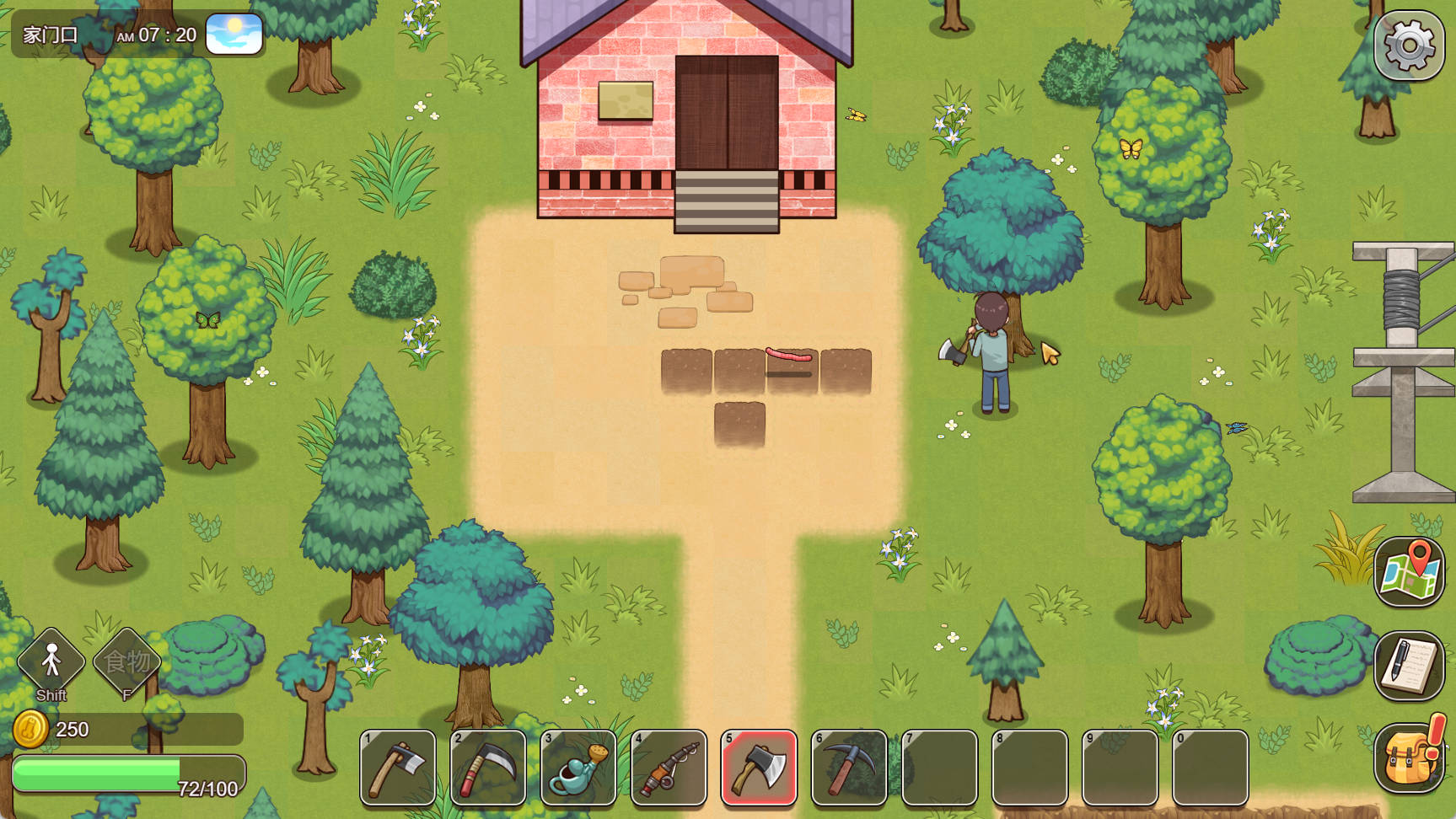The width and height of the screenshot is (1456, 819).
Task: Select the fishing rod slot
Action: click(669, 768)
